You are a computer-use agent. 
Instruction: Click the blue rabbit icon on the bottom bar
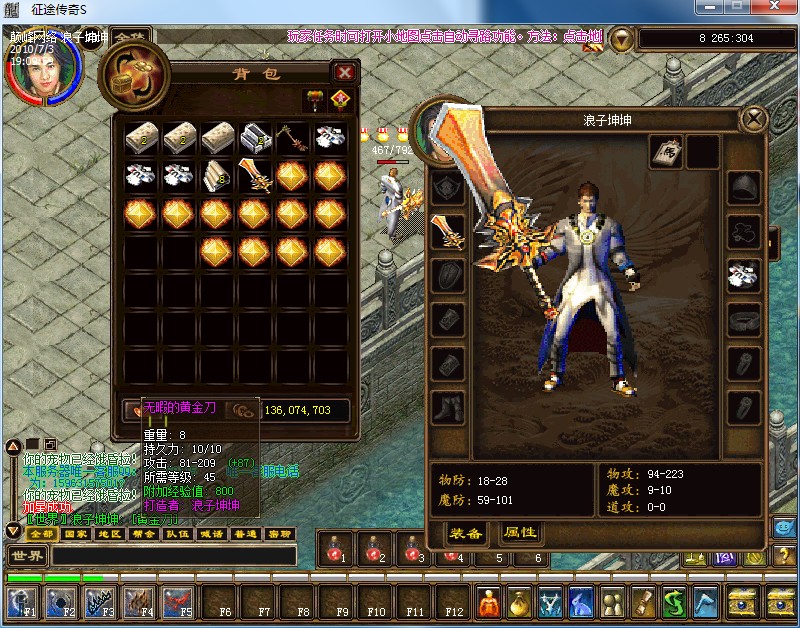(581, 602)
